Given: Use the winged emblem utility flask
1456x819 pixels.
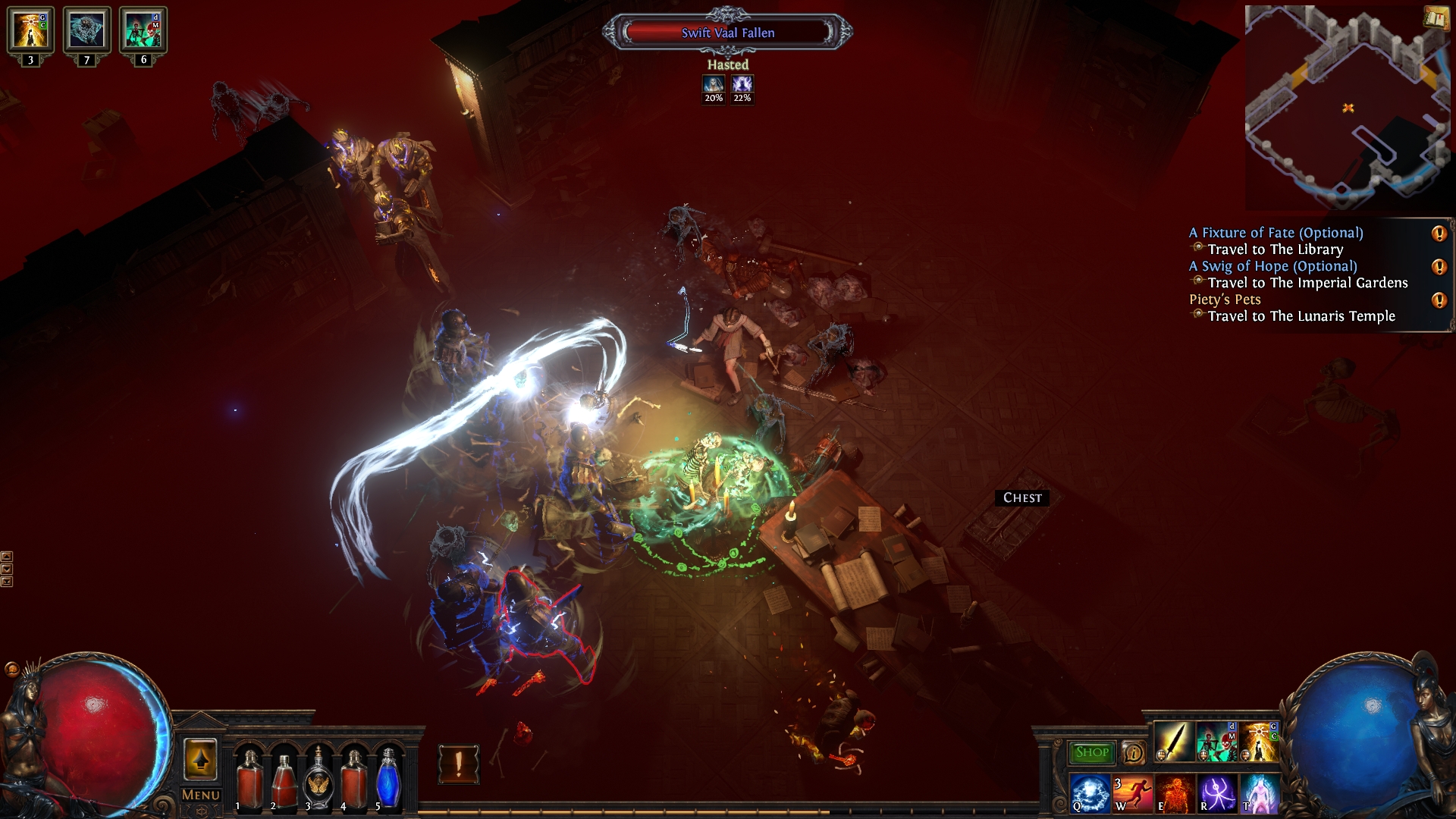Looking at the screenshot, I should (x=318, y=779).
